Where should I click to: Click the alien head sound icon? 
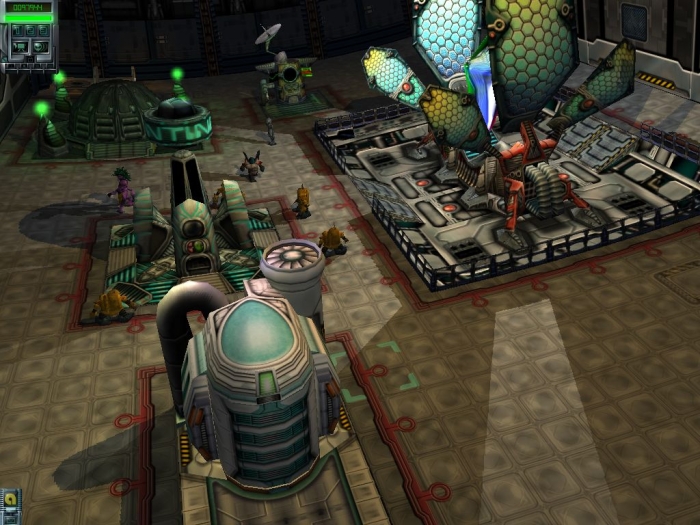click(x=40, y=47)
